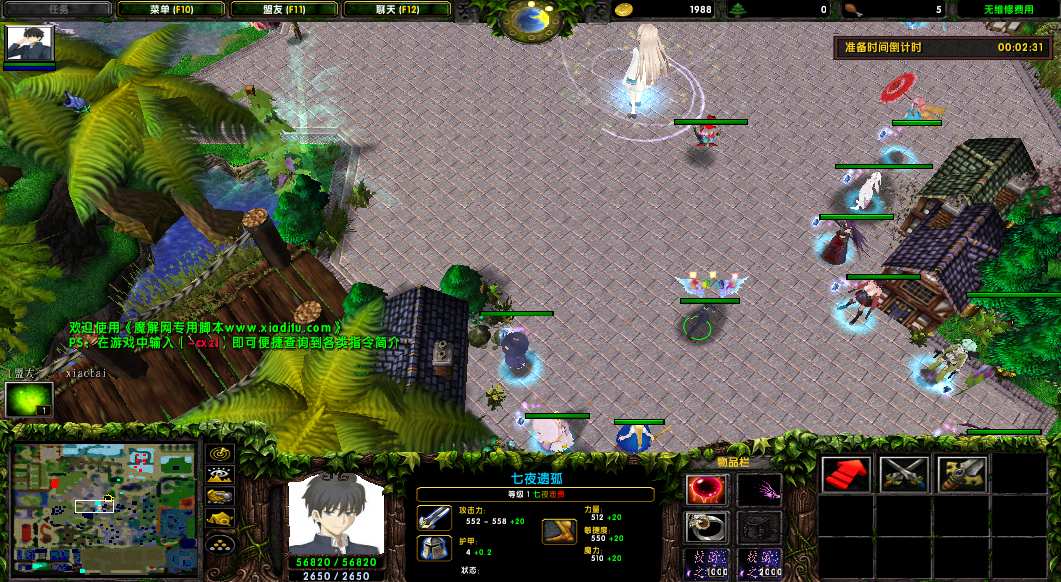Activate the red stairs arrow command
The image size is (1061, 582).
[x=846, y=474]
